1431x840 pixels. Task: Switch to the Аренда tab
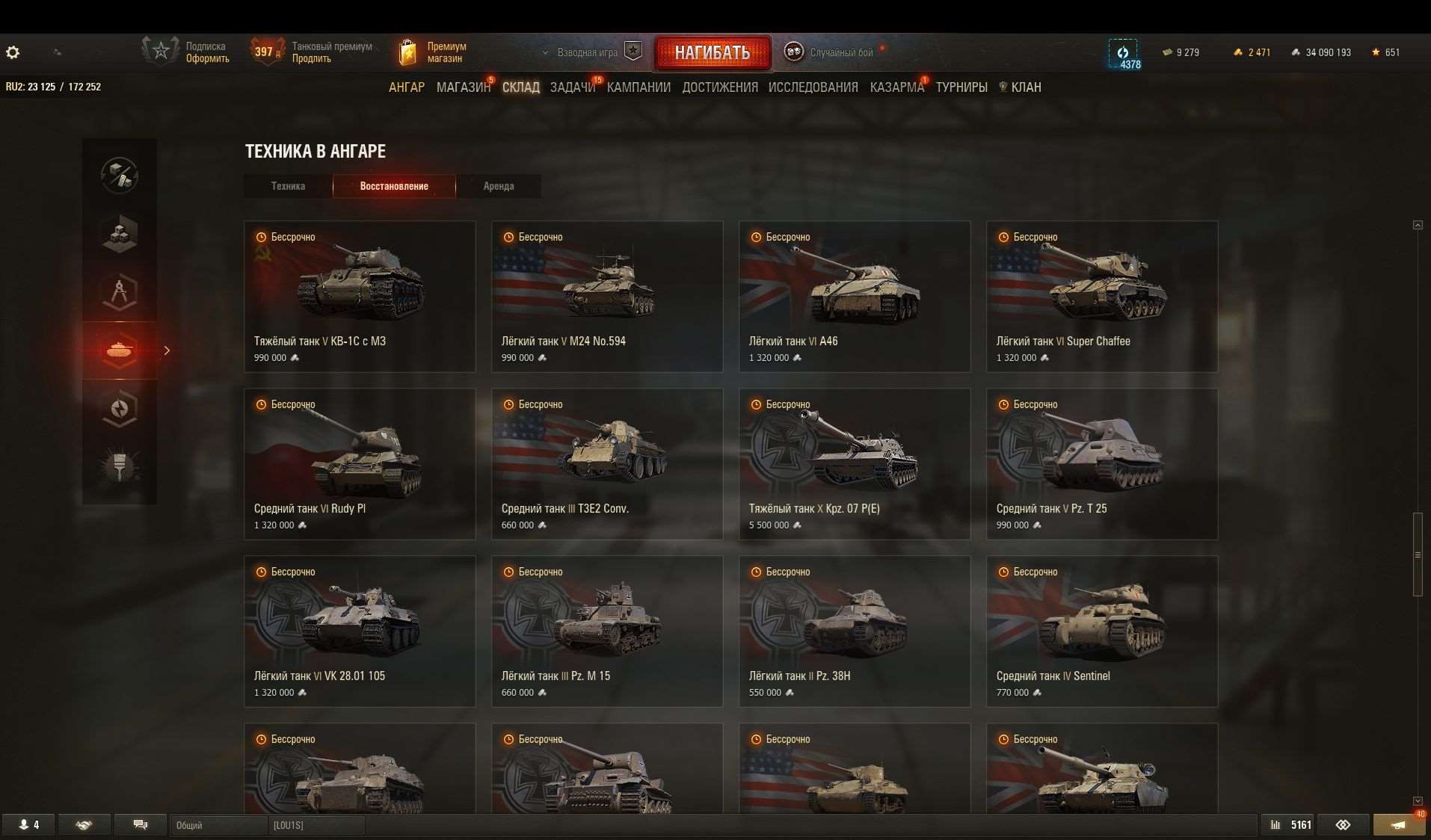point(499,186)
